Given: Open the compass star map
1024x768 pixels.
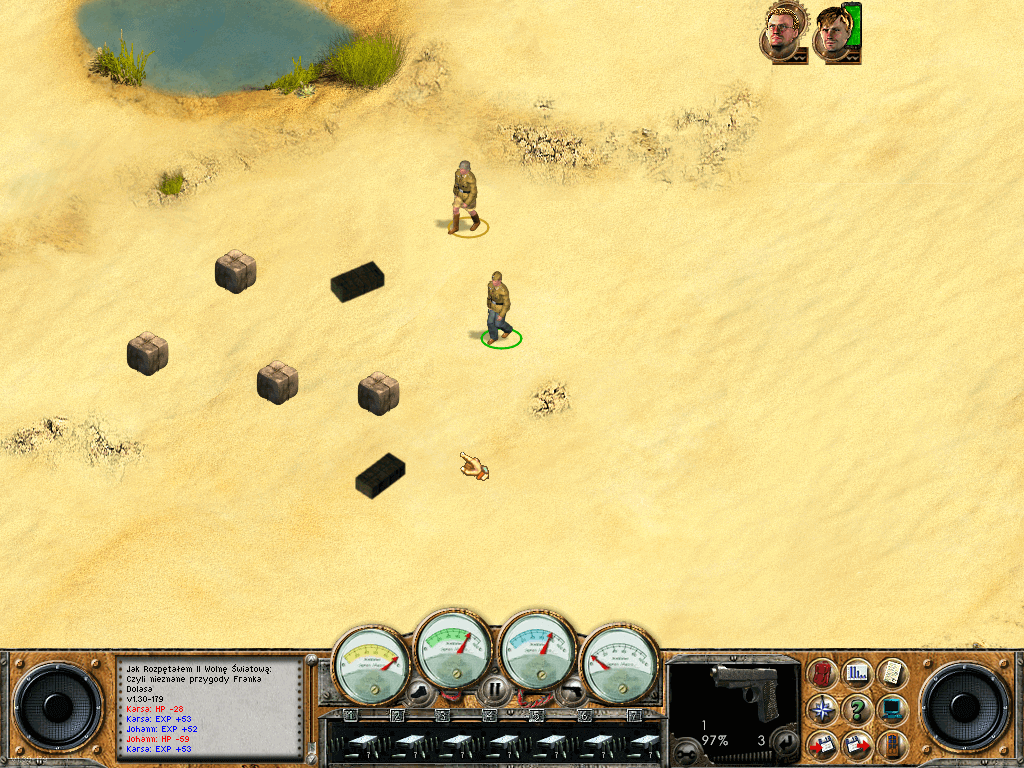Looking at the screenshot, I should (822, 709).
